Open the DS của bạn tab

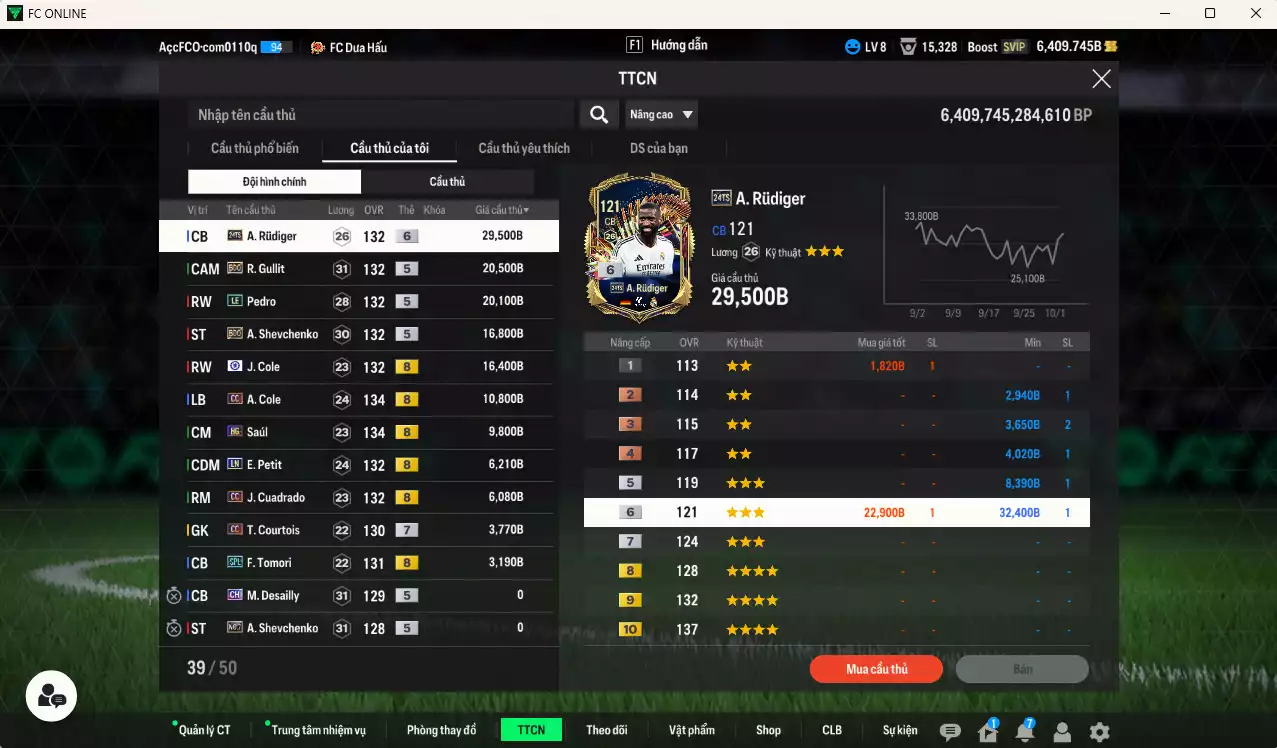(x=658, y=148)
